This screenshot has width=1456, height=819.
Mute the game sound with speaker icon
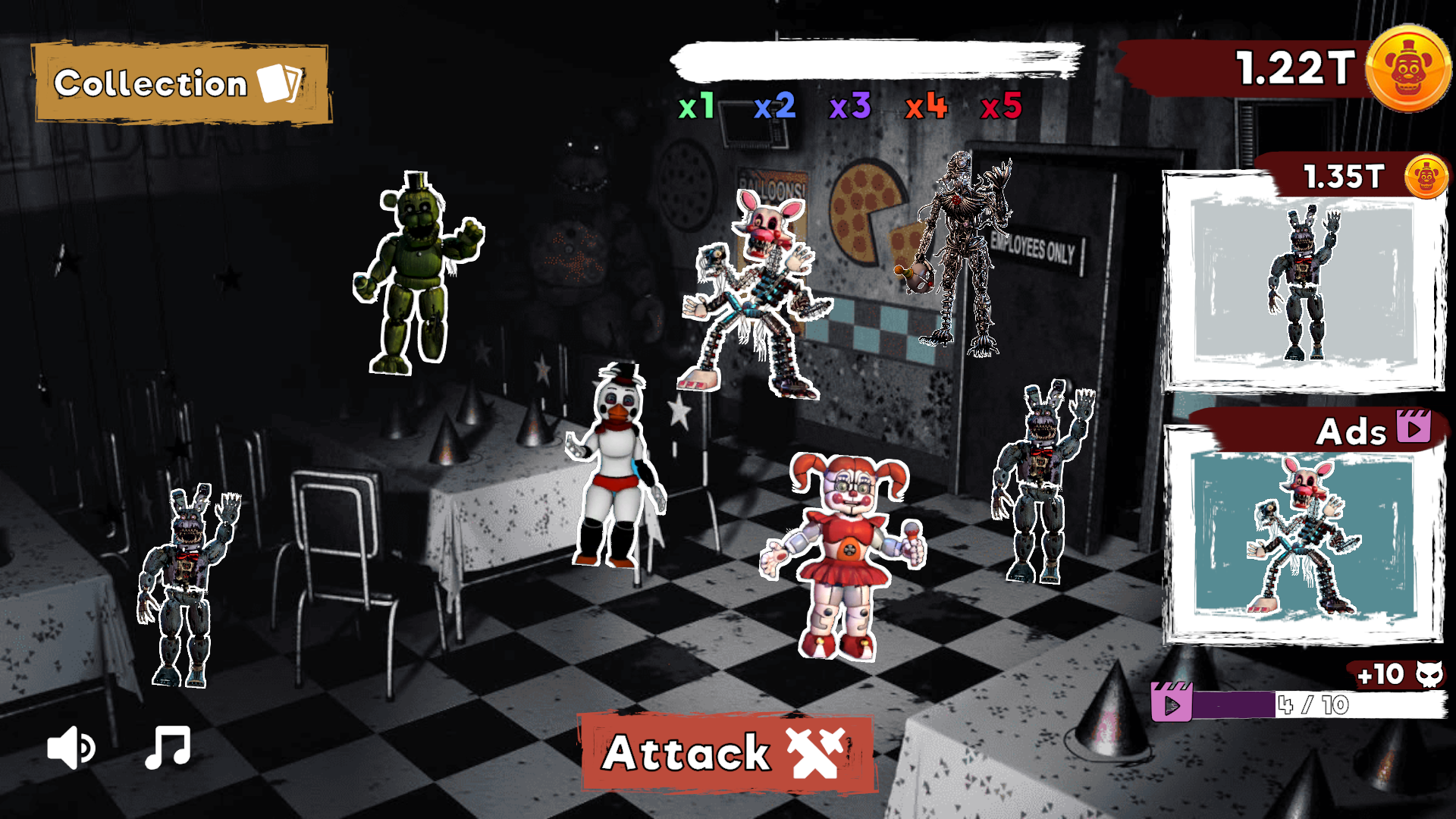[71, 746]
